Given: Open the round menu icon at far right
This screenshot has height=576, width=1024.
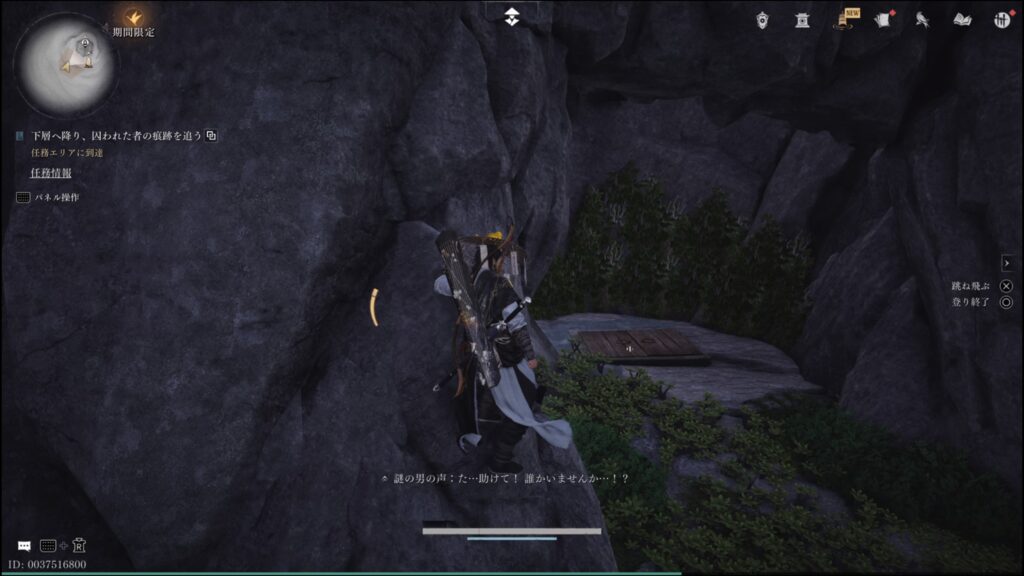Looking at the screenshot, I should [1001, 19].
